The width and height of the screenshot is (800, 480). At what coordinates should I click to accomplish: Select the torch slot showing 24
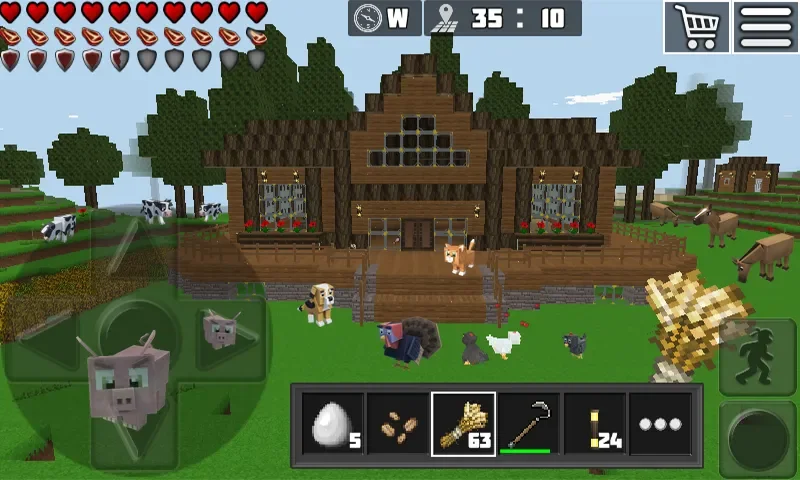(x=595, y=423)
